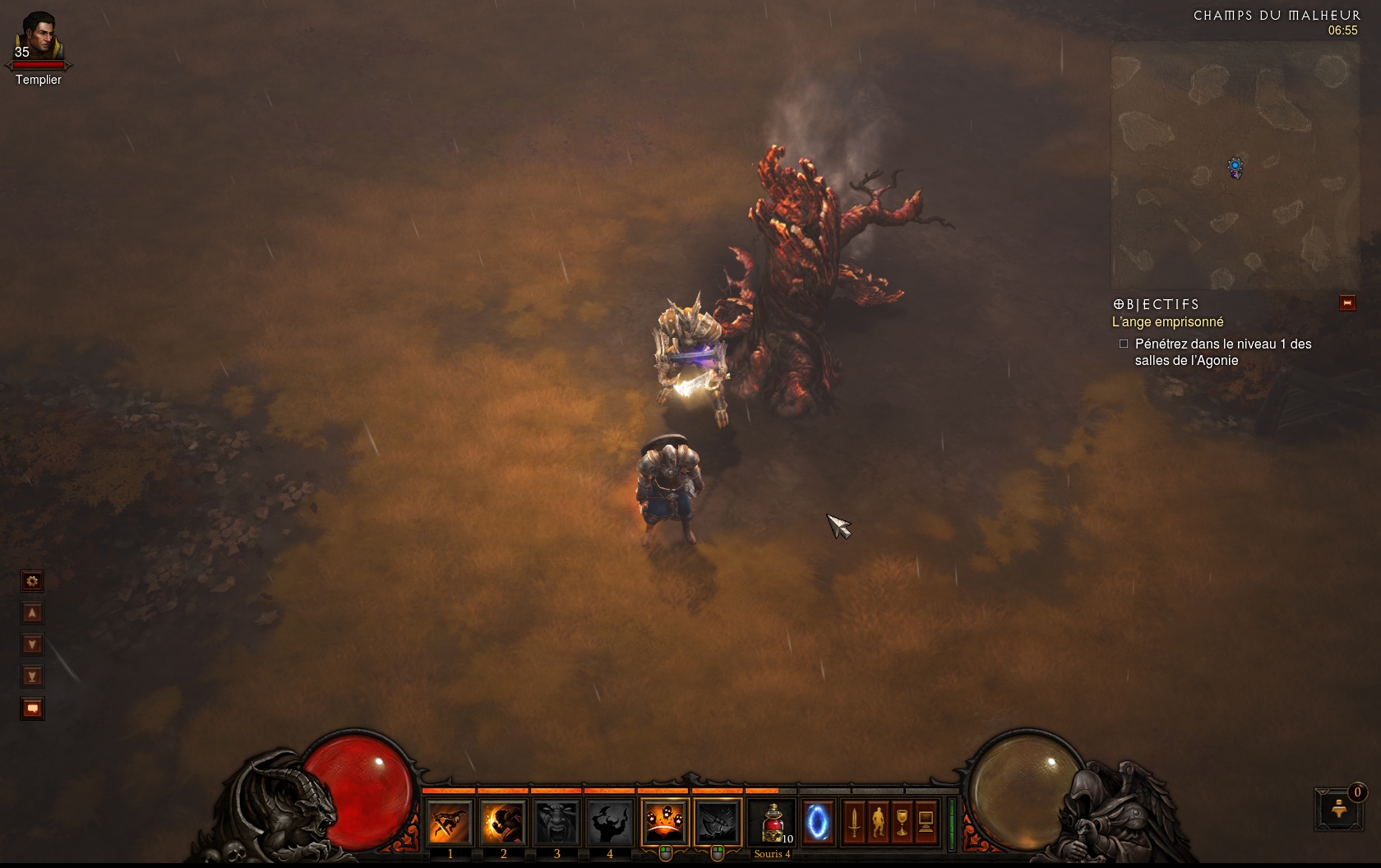Viewport: 1381px width, 868px height.
Task: Toggle the chat window speech bubble button
Action: (x=32, y=709)
